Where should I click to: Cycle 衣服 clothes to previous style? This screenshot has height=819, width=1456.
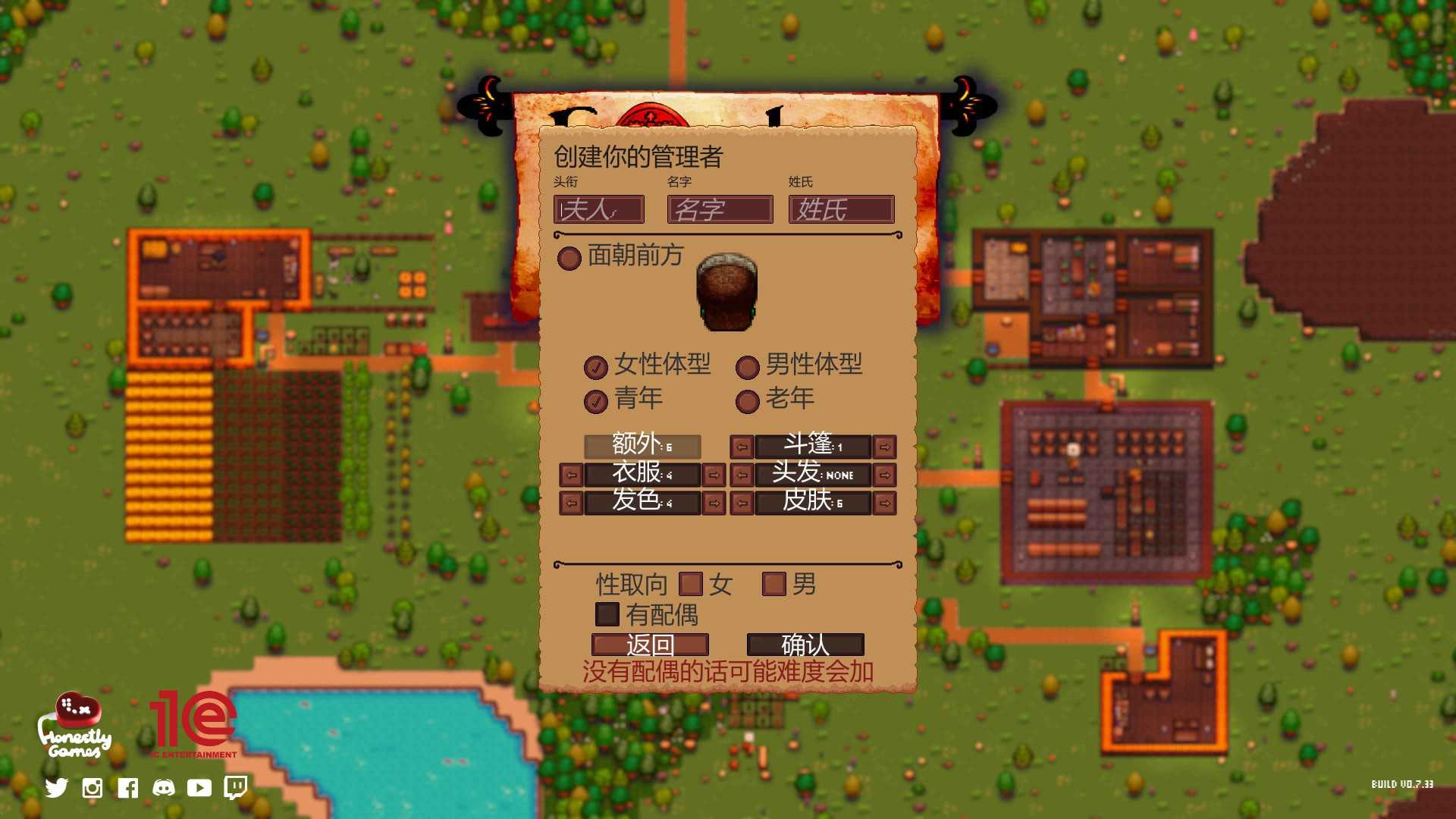click(571, 475)
